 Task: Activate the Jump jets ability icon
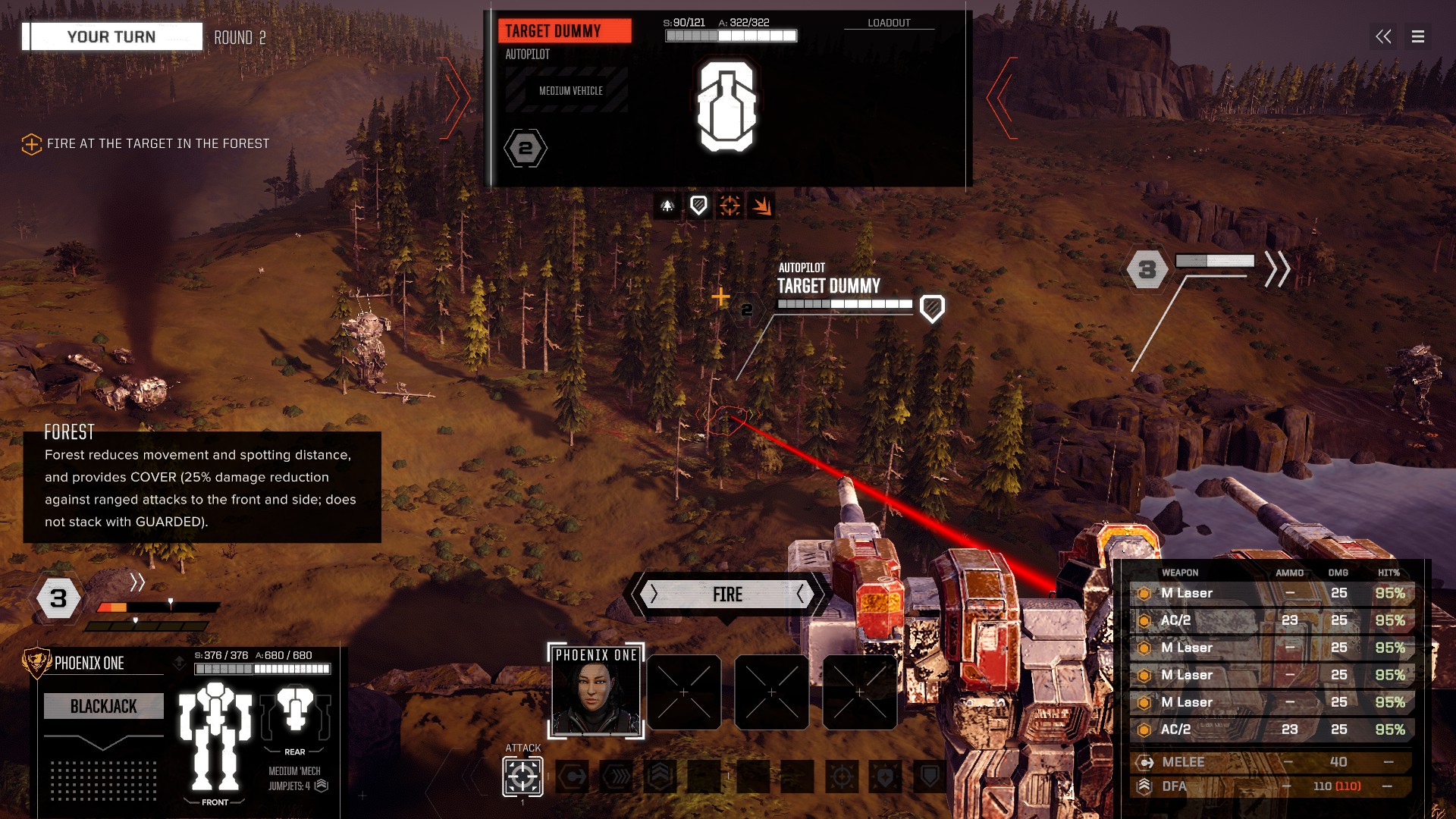coord(661,777)
